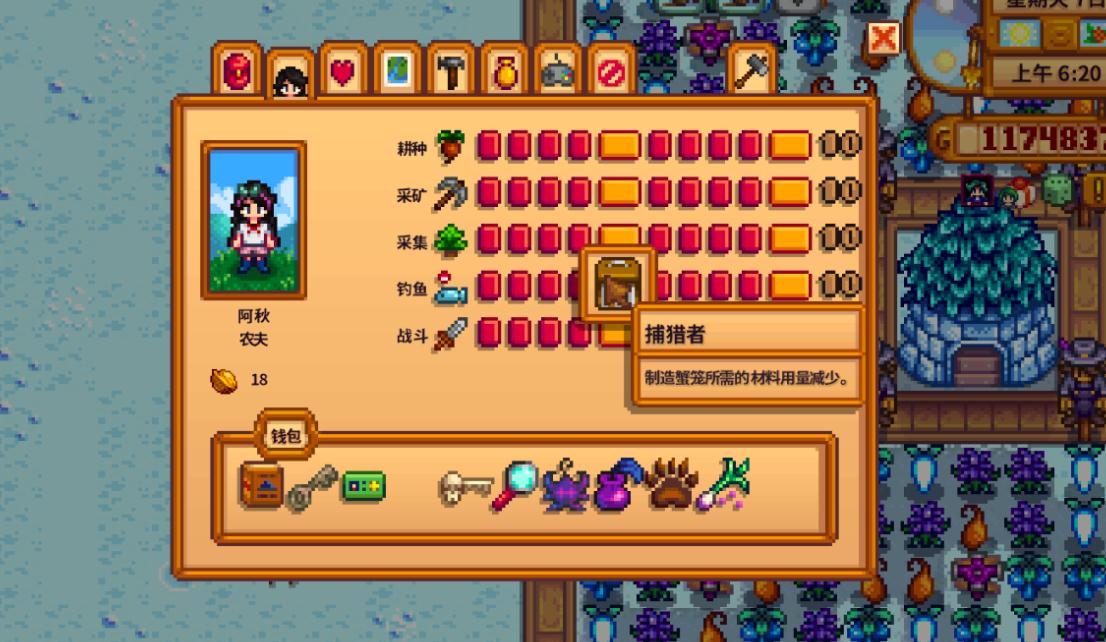
Task: Open the inventory backpack tab
Action: click(237, 72)
